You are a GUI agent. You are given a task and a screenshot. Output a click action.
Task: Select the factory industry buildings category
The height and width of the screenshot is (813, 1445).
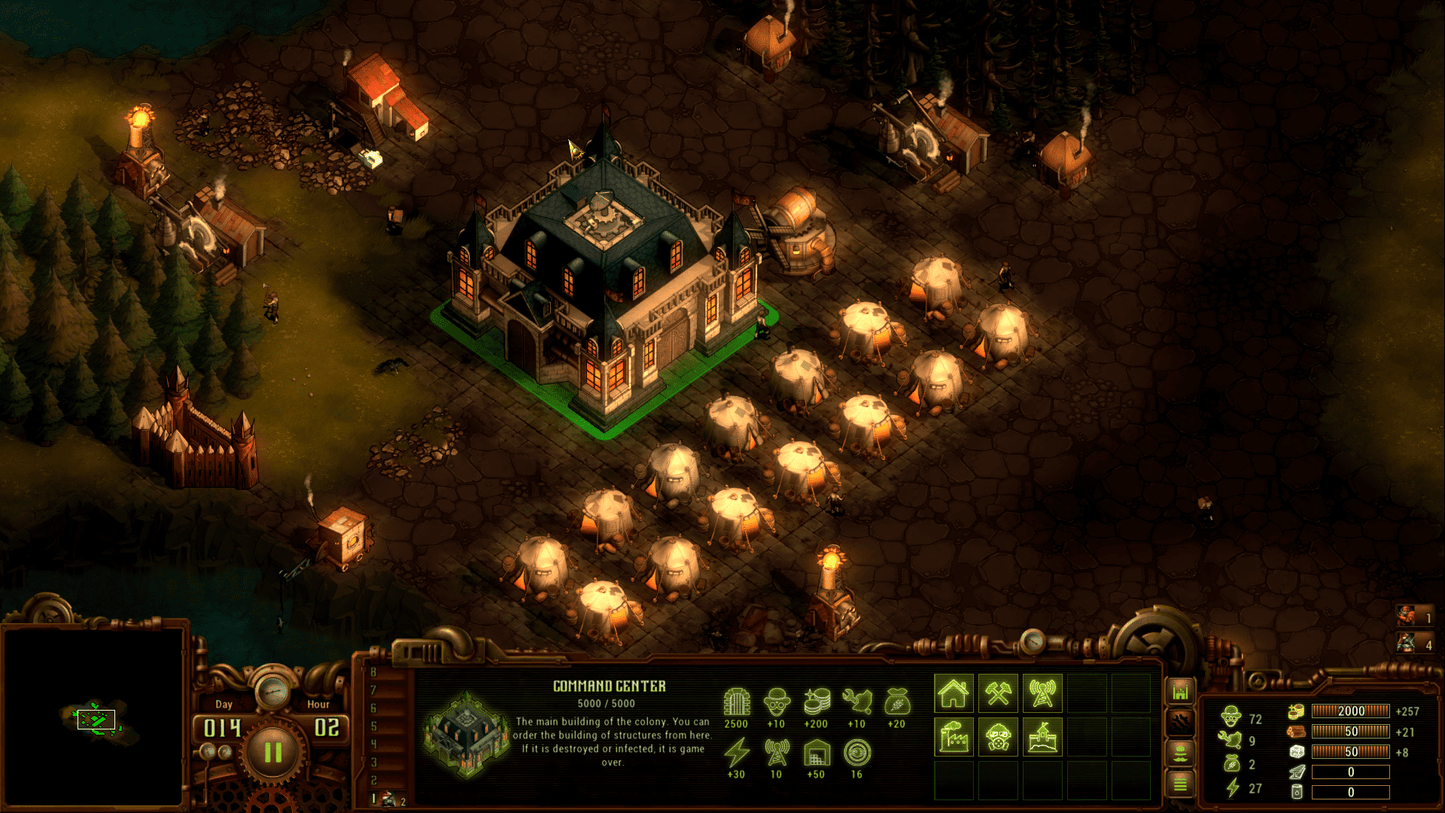[954, 739]
